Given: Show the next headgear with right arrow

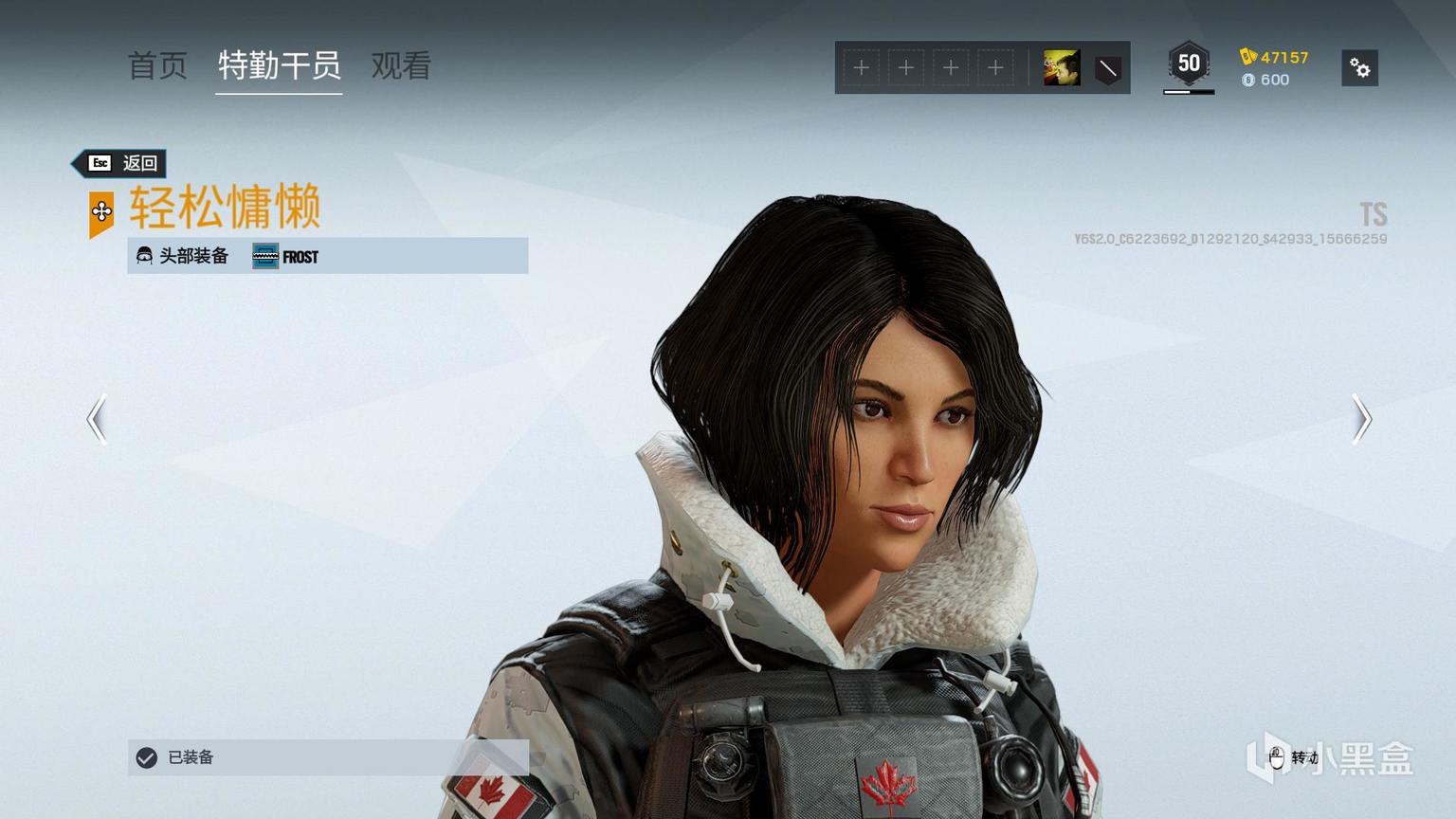Looking at the screenshot, I should [1361, 419].
